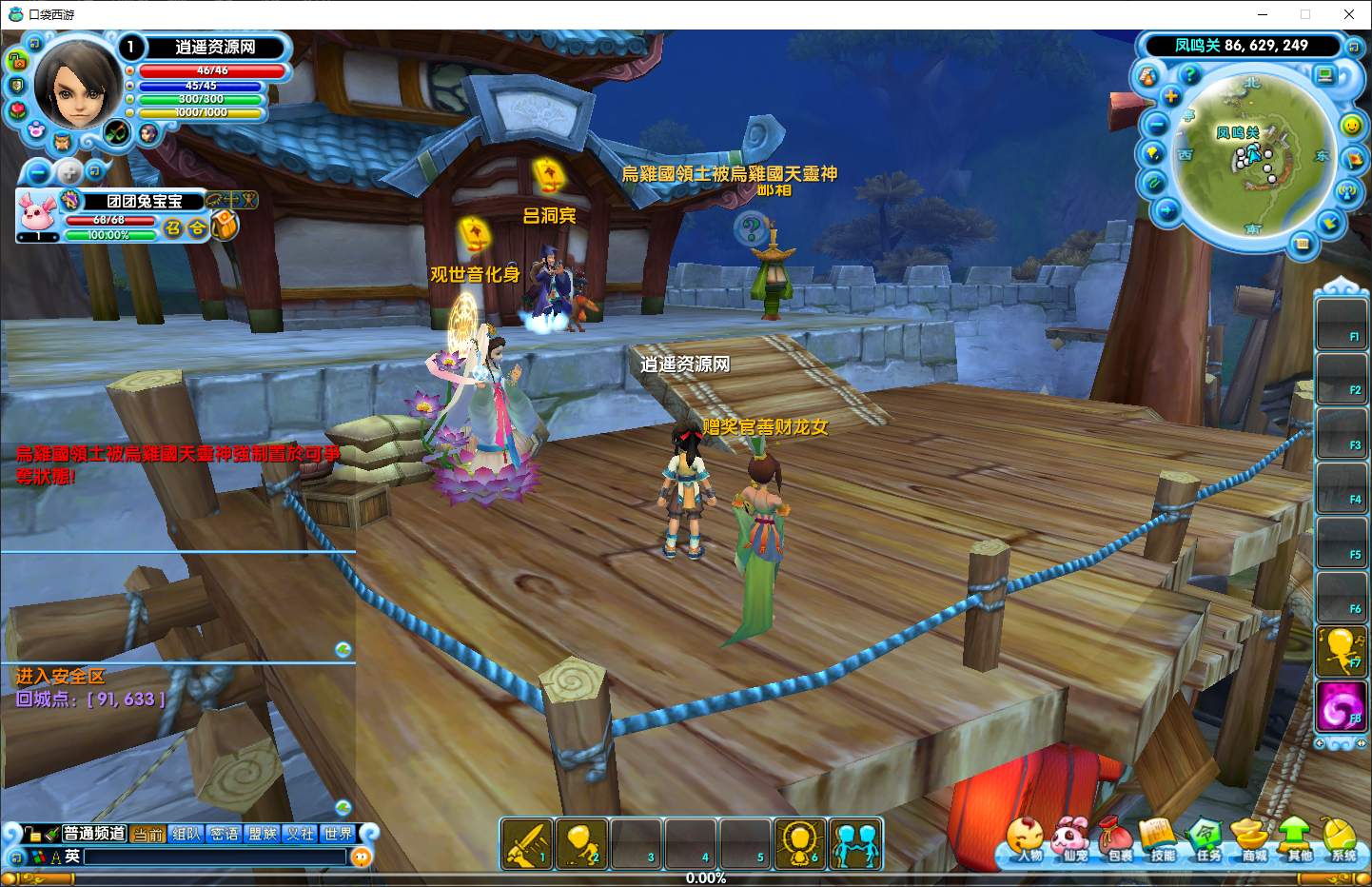Viewport: 1372px width, 887px height.
Task: Switch chat to the 世界 world tab
Action: [338, 834]
